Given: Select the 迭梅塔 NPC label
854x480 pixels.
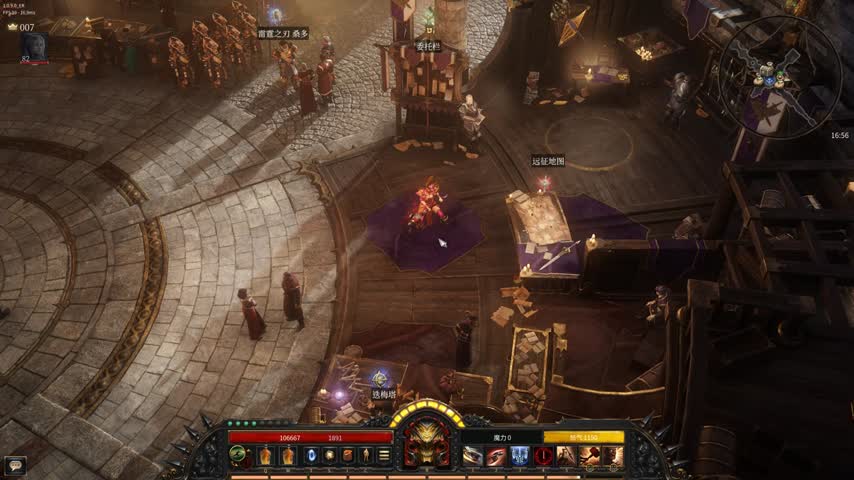Looking at the screenshot, I should click(x=385, y=394).
